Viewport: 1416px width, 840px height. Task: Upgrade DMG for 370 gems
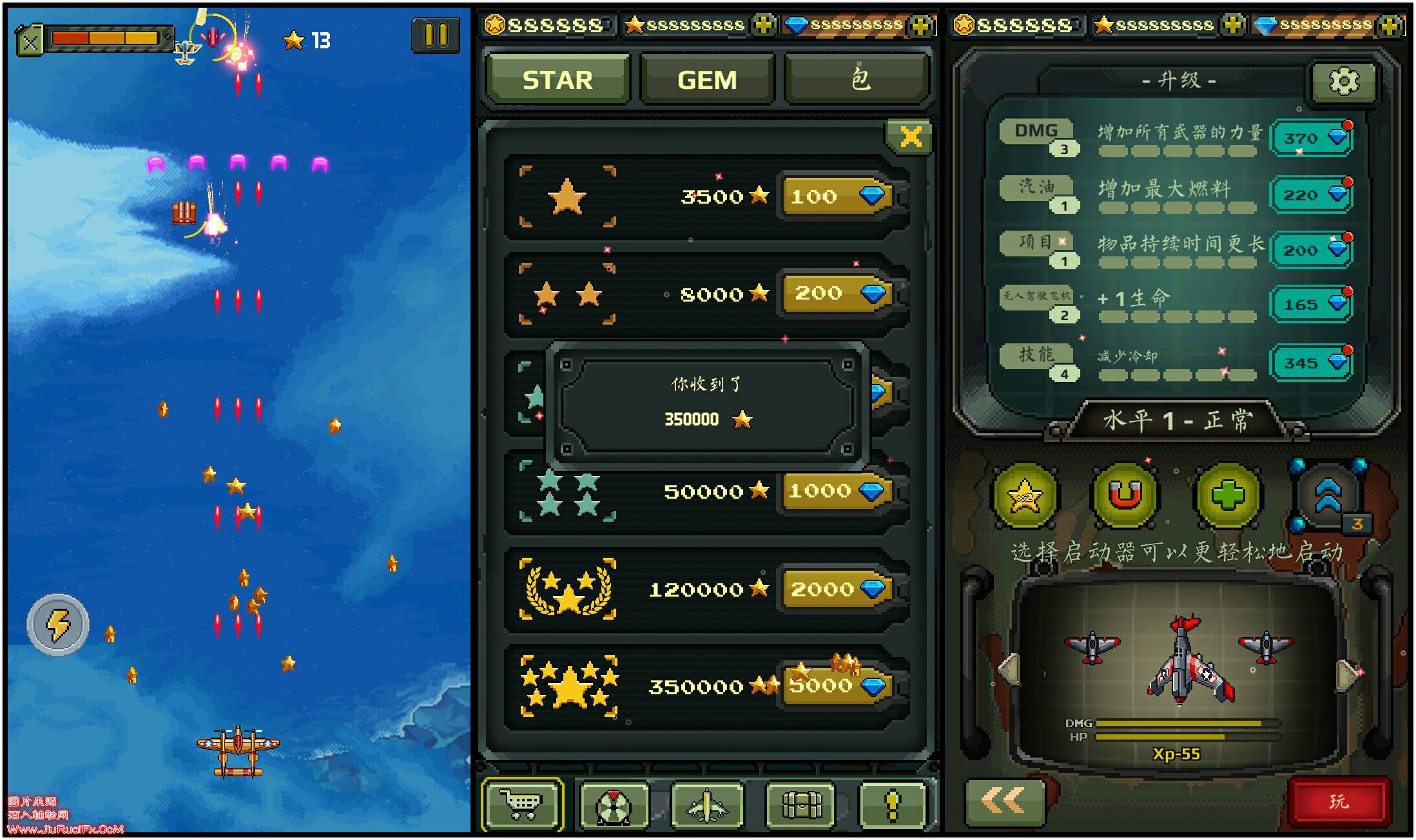coord(1311,138)
